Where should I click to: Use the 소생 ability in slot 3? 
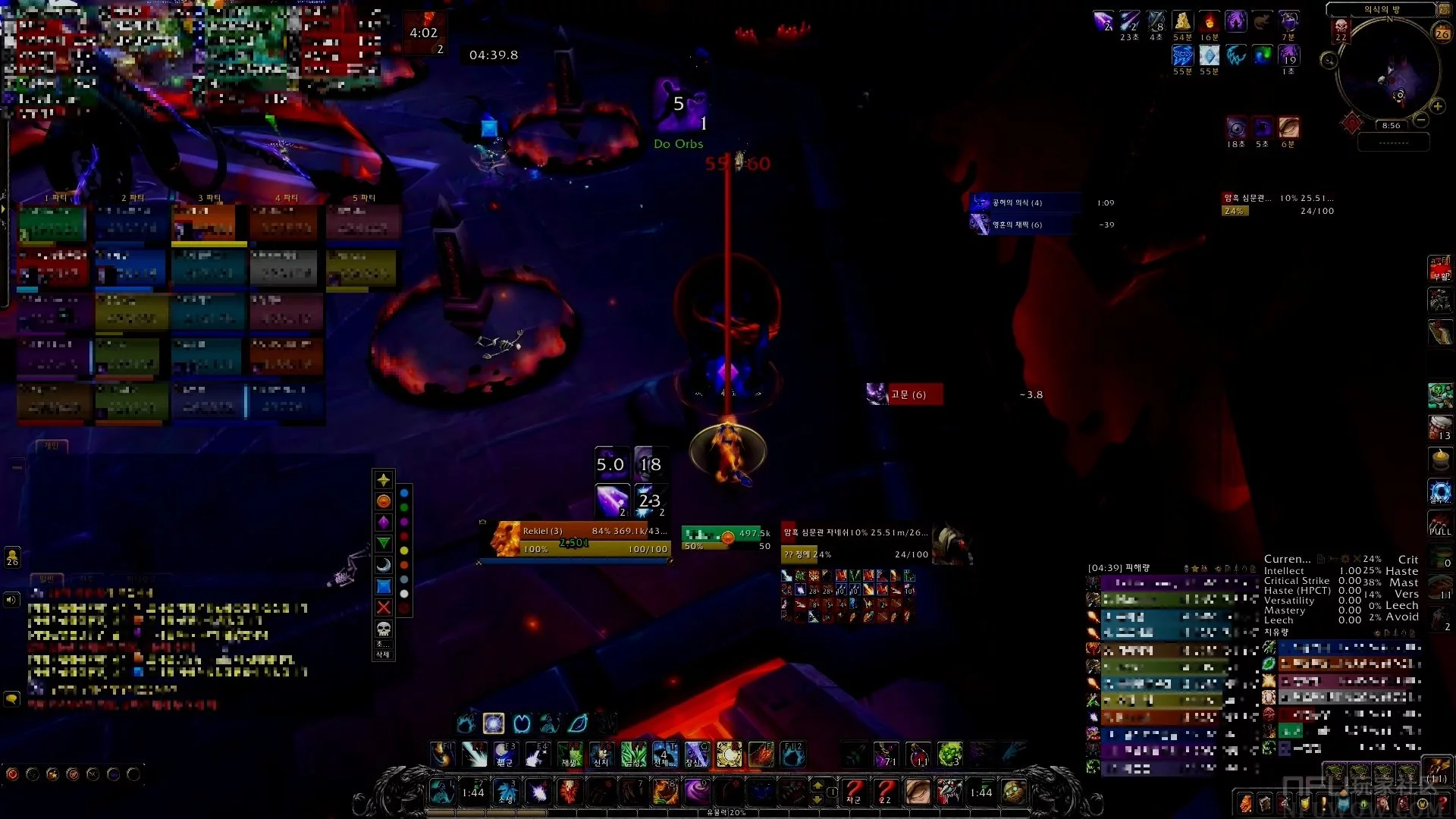coord(506,792)
